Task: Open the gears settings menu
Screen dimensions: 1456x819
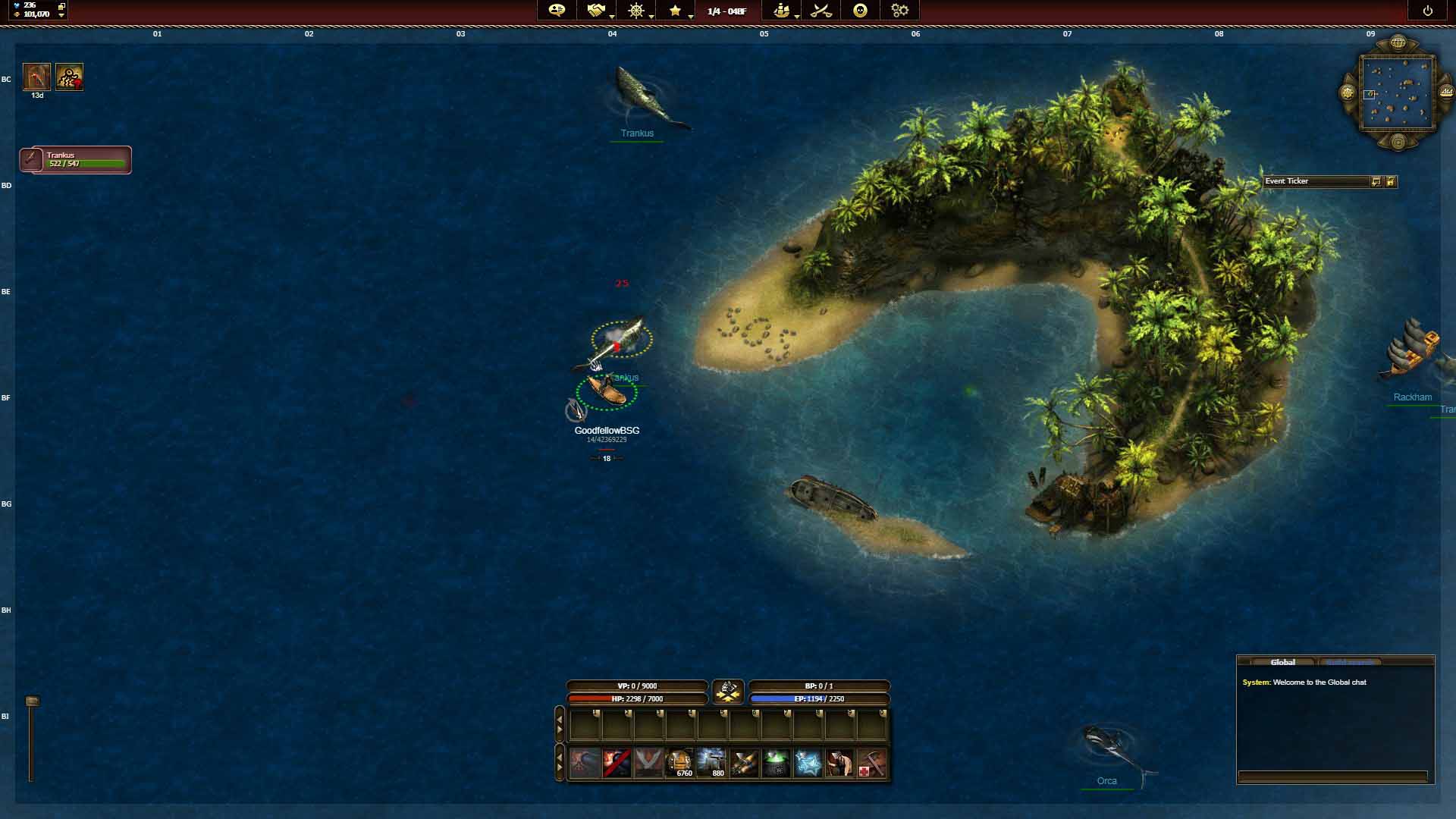Action: [x=899, y=11]
